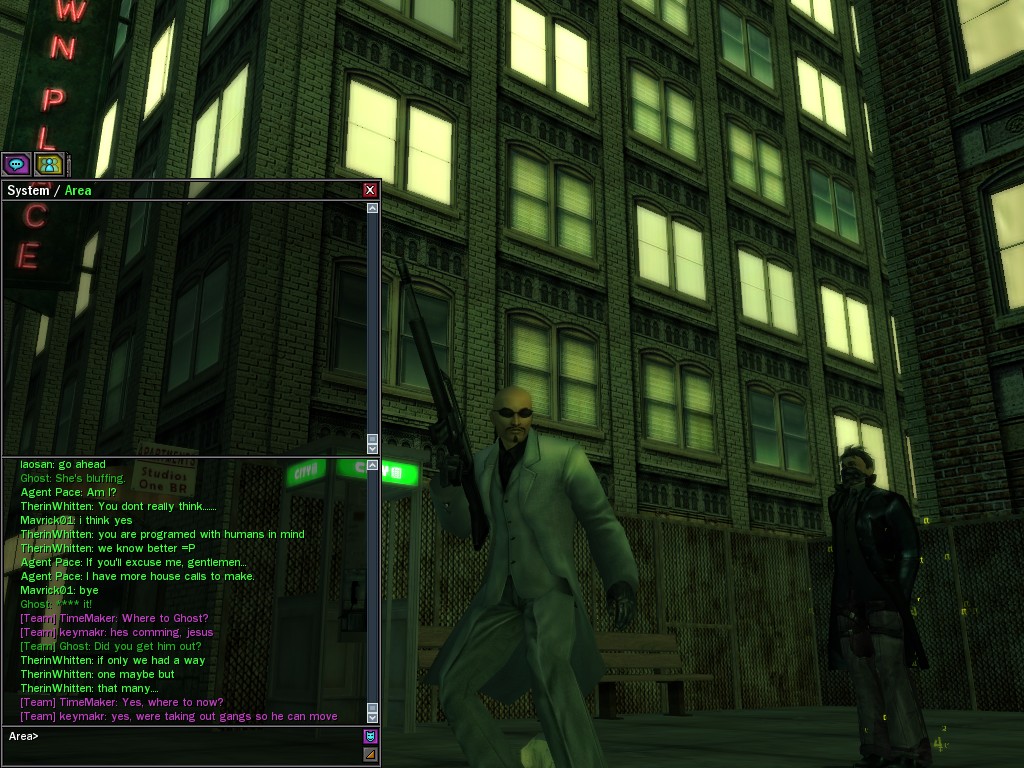This screenshot has height=768, width=1024.
Task: Switch to the Area chat tab
Action: 78,190
